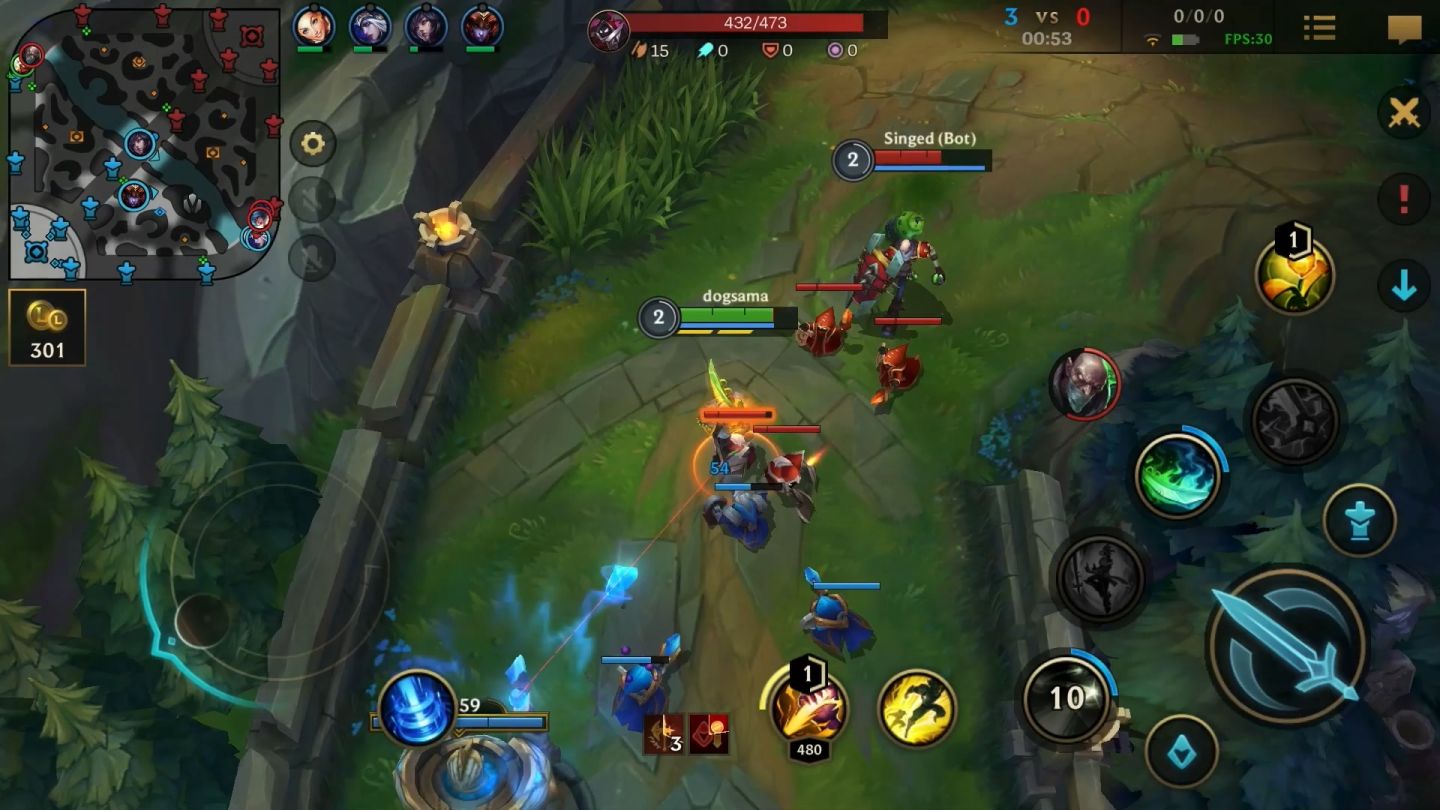Open the shop via the gold button
1440x810 pixels.
pyautogui.click(x=47, y=327)
